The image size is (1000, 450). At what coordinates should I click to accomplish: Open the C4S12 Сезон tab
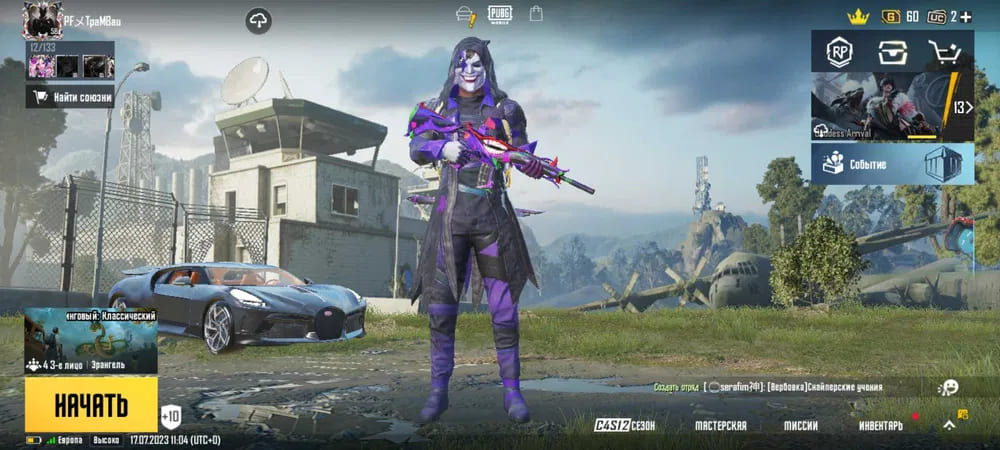coord(625,425)
